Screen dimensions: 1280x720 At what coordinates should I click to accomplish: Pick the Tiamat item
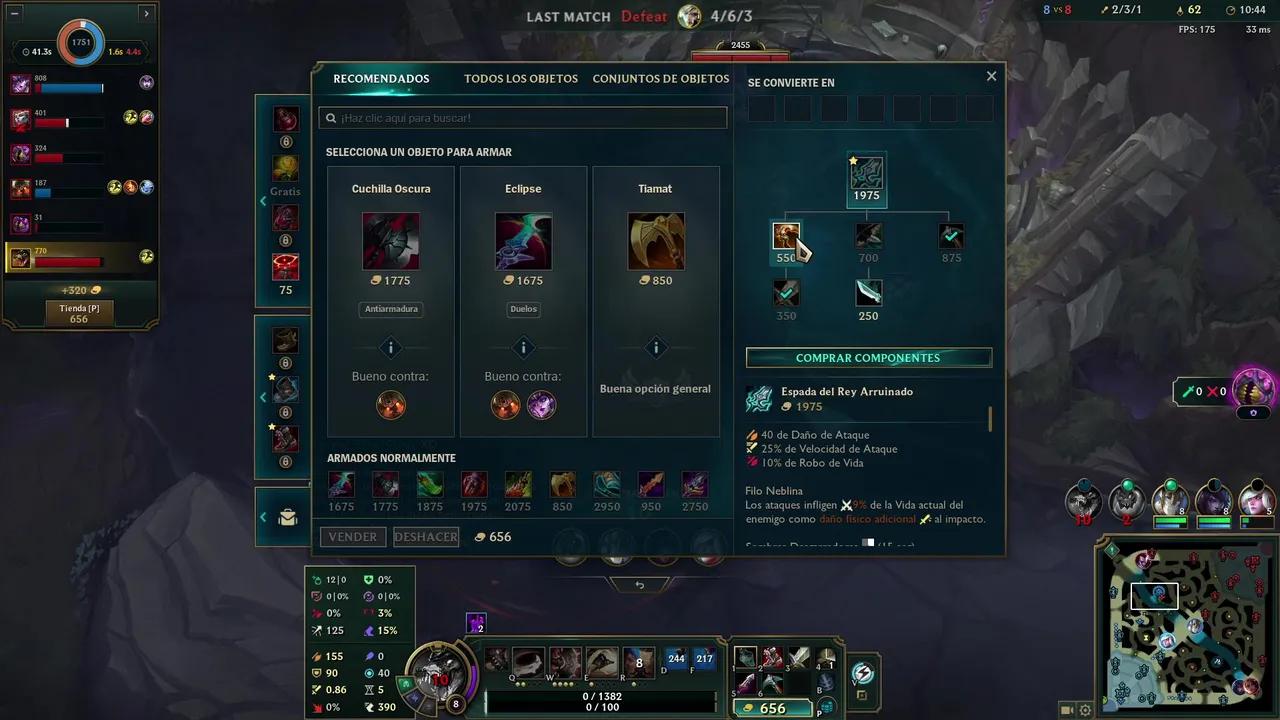pos(656,241)
